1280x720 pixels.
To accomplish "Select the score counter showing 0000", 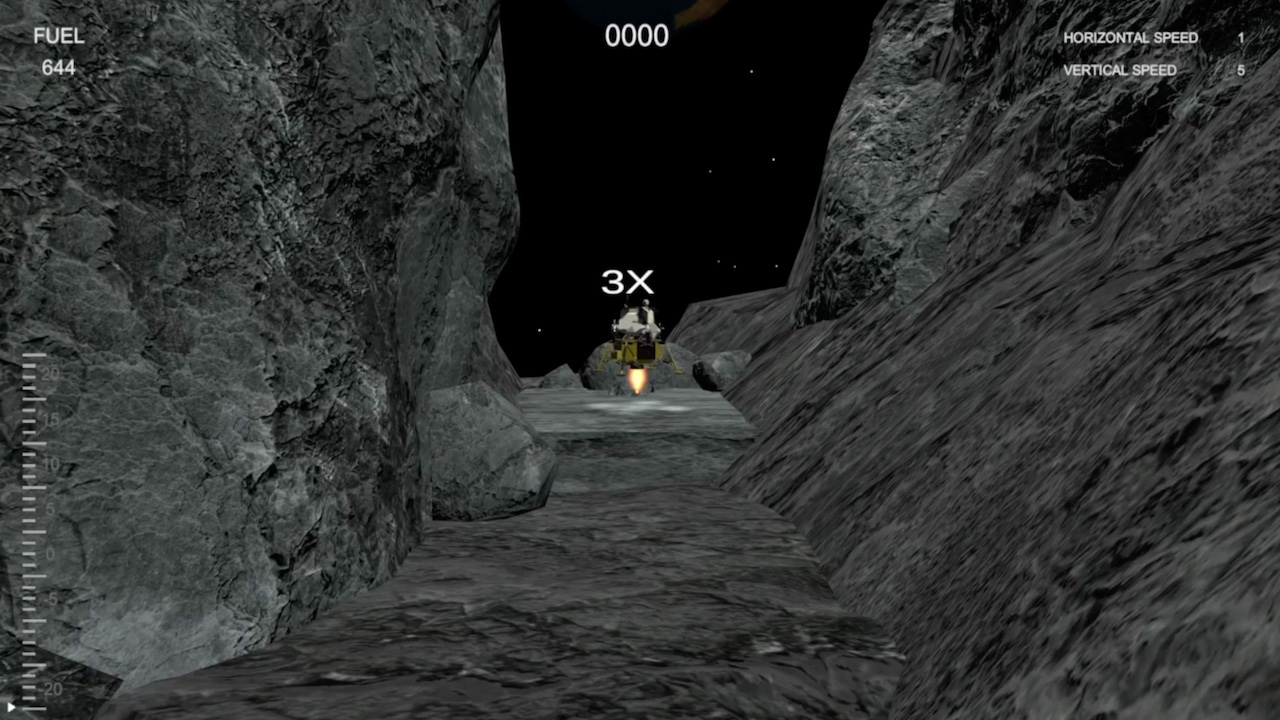I will tap(636, 37).
